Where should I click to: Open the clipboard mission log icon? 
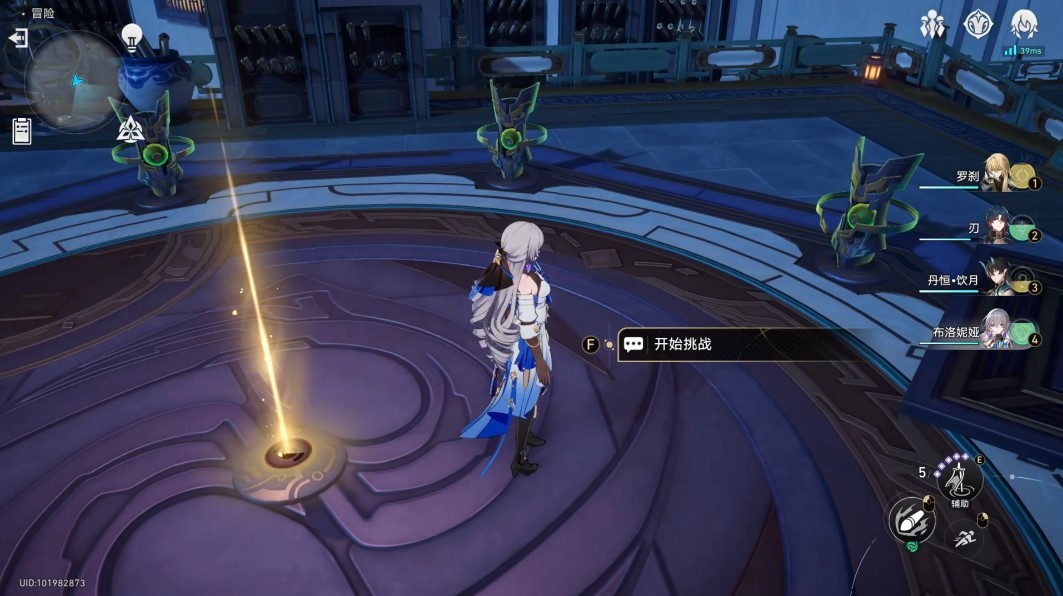click(21, 130)
